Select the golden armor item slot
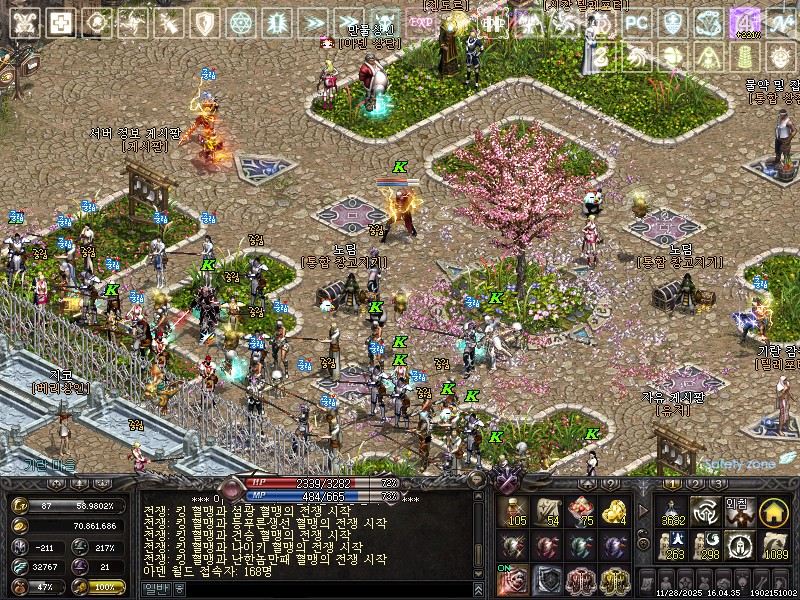 coord(614,581)
